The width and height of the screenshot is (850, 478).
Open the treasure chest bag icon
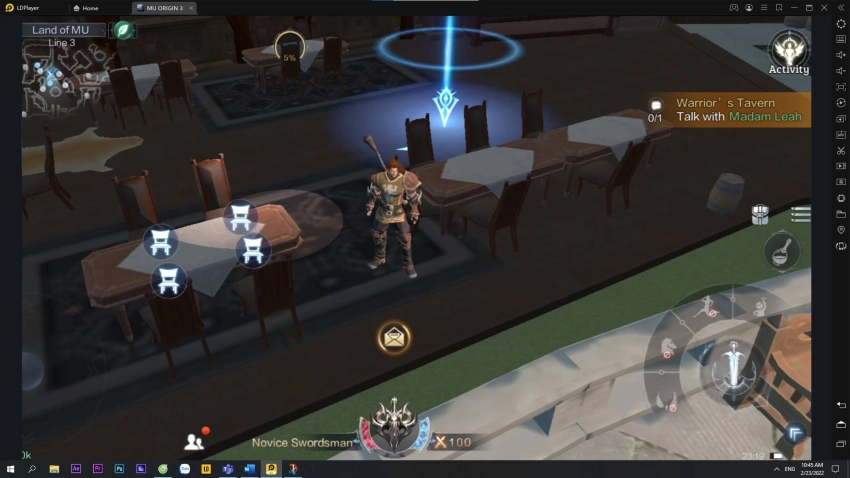[760, 214]
